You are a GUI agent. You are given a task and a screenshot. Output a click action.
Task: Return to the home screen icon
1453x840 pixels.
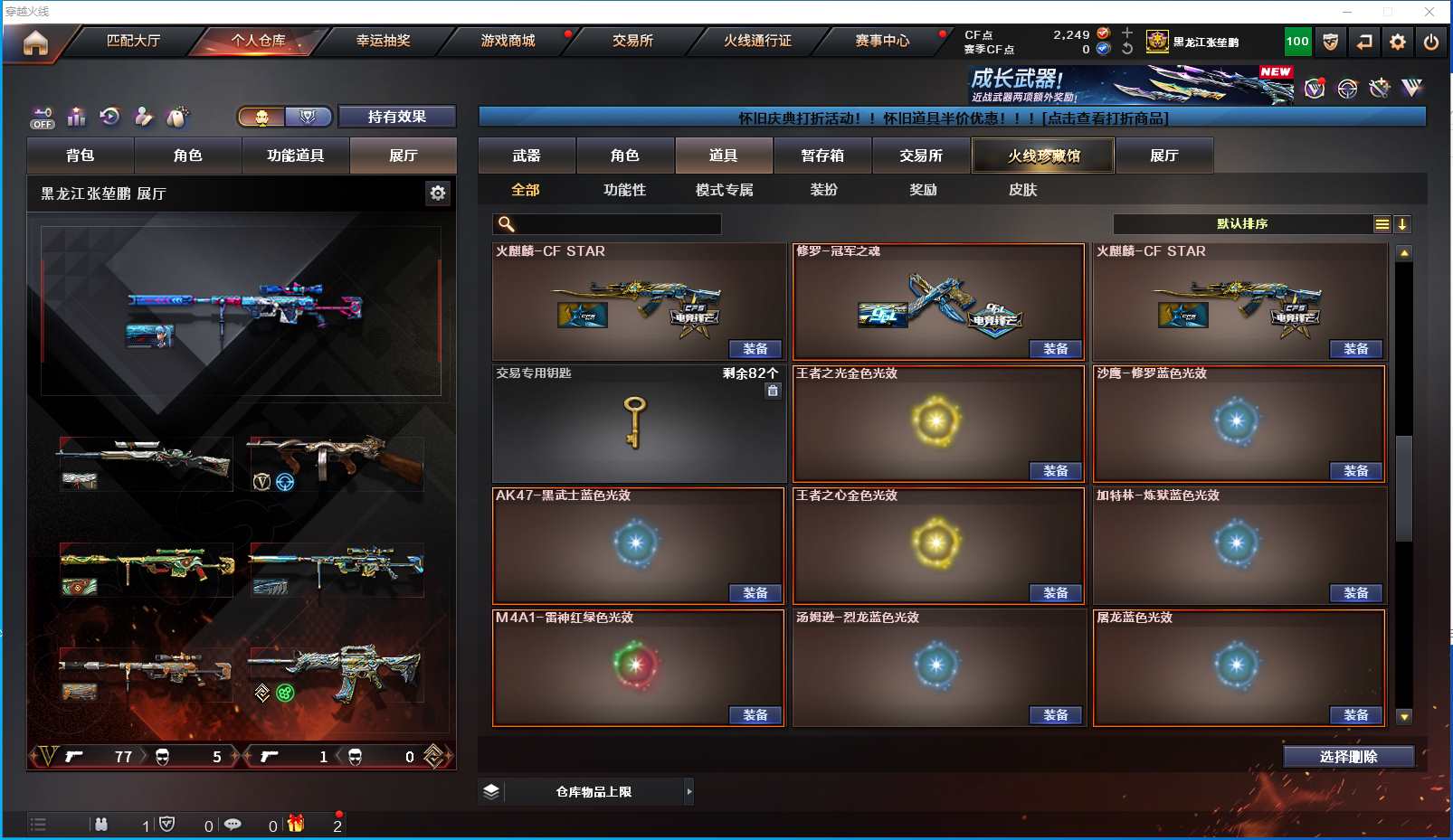coord(35,42)
